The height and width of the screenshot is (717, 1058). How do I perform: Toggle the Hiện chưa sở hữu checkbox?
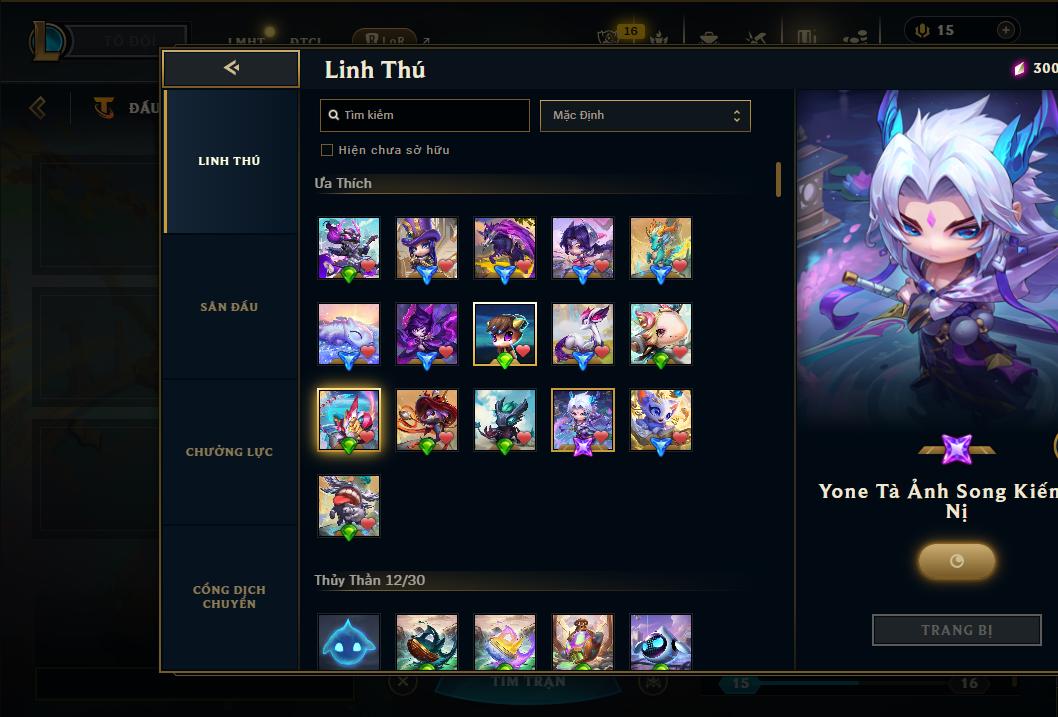click(x=326, y=150)
